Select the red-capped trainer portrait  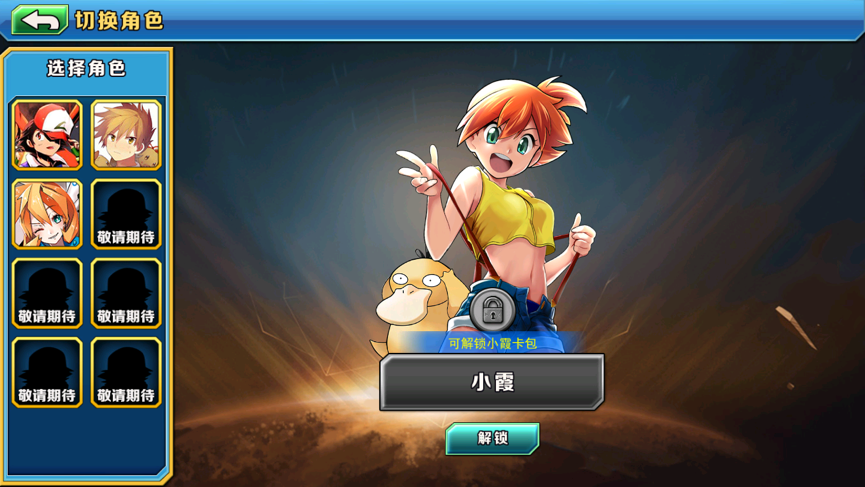[47, 135]
